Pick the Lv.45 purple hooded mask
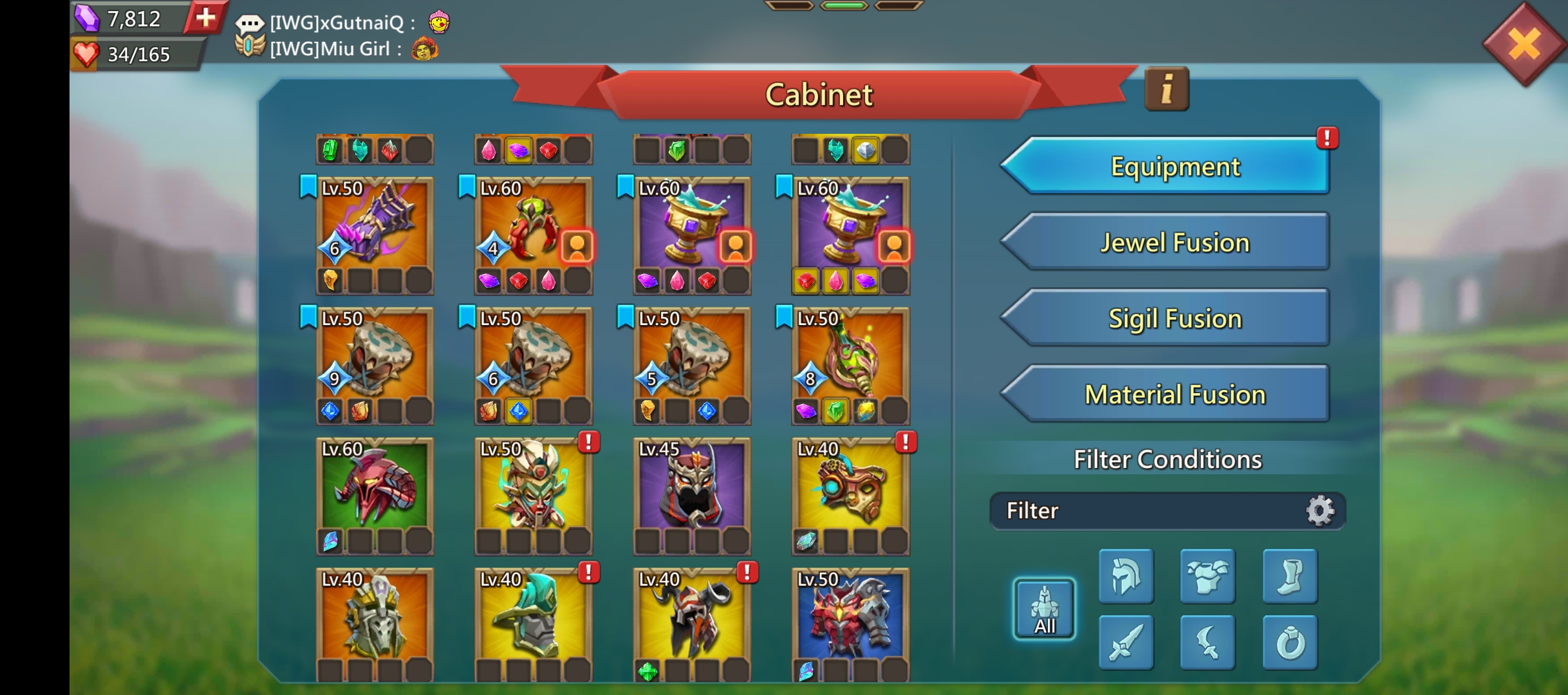Viewport: 1568px width, 695px height. 691,484
